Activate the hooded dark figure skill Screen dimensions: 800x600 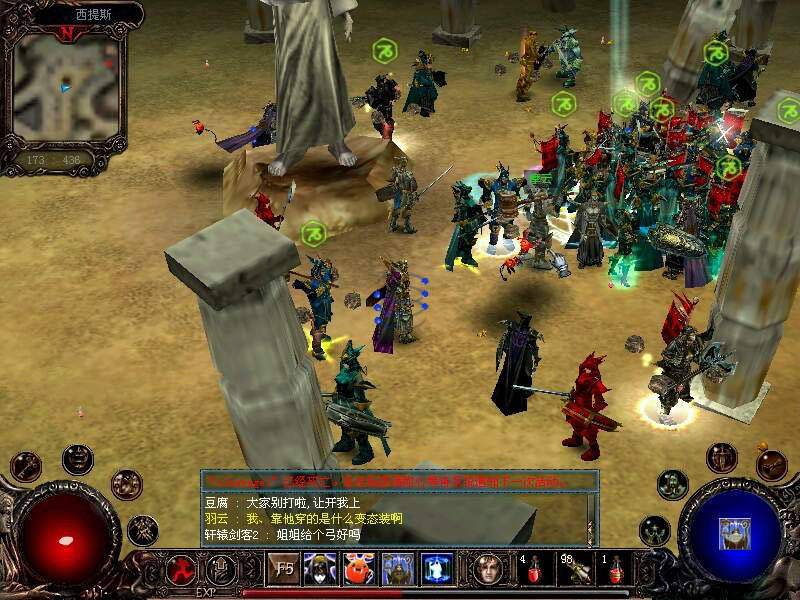(320, 569)
